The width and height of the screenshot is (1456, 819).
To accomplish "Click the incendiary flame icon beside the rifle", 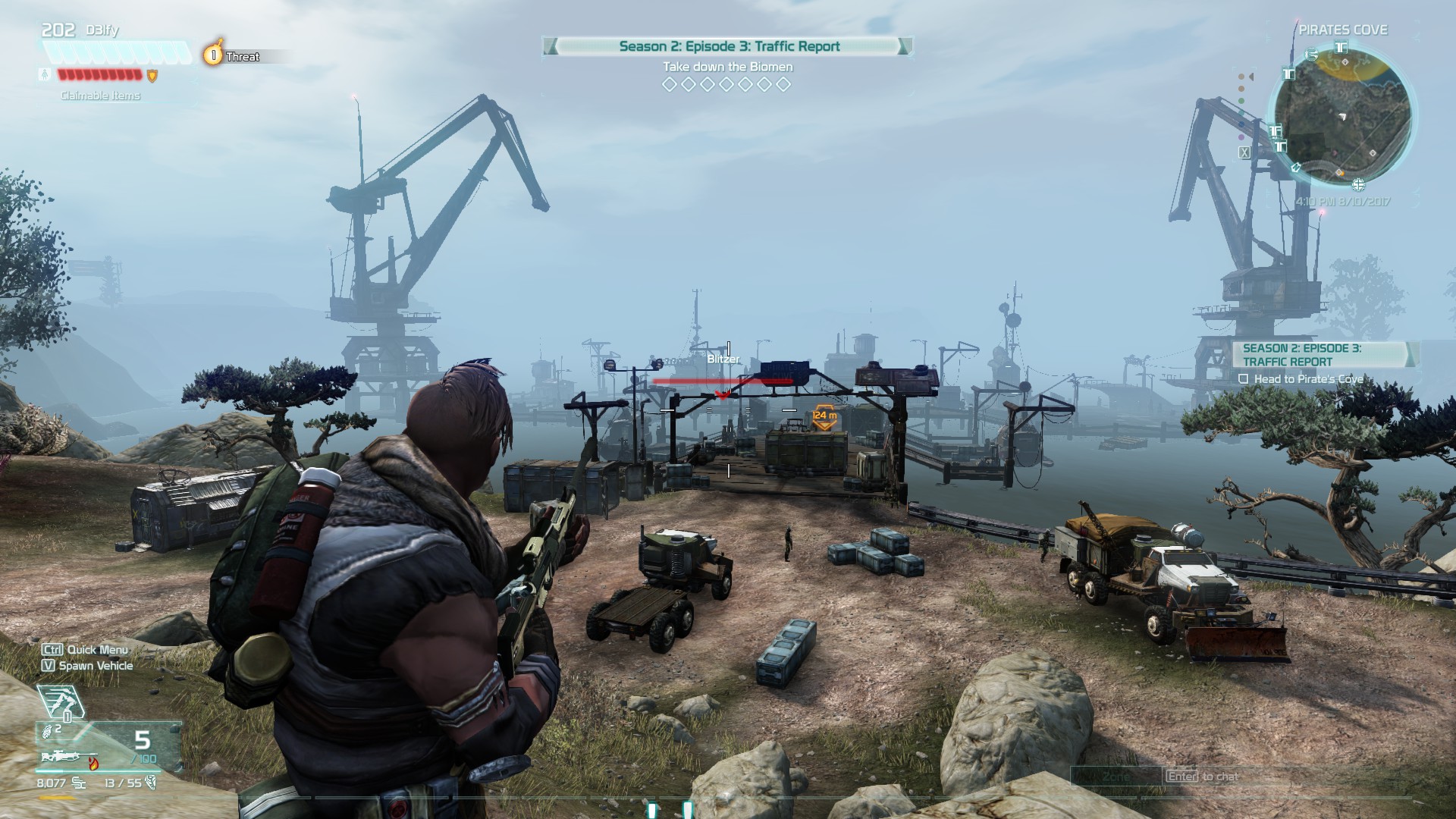I will pos(93,763).
